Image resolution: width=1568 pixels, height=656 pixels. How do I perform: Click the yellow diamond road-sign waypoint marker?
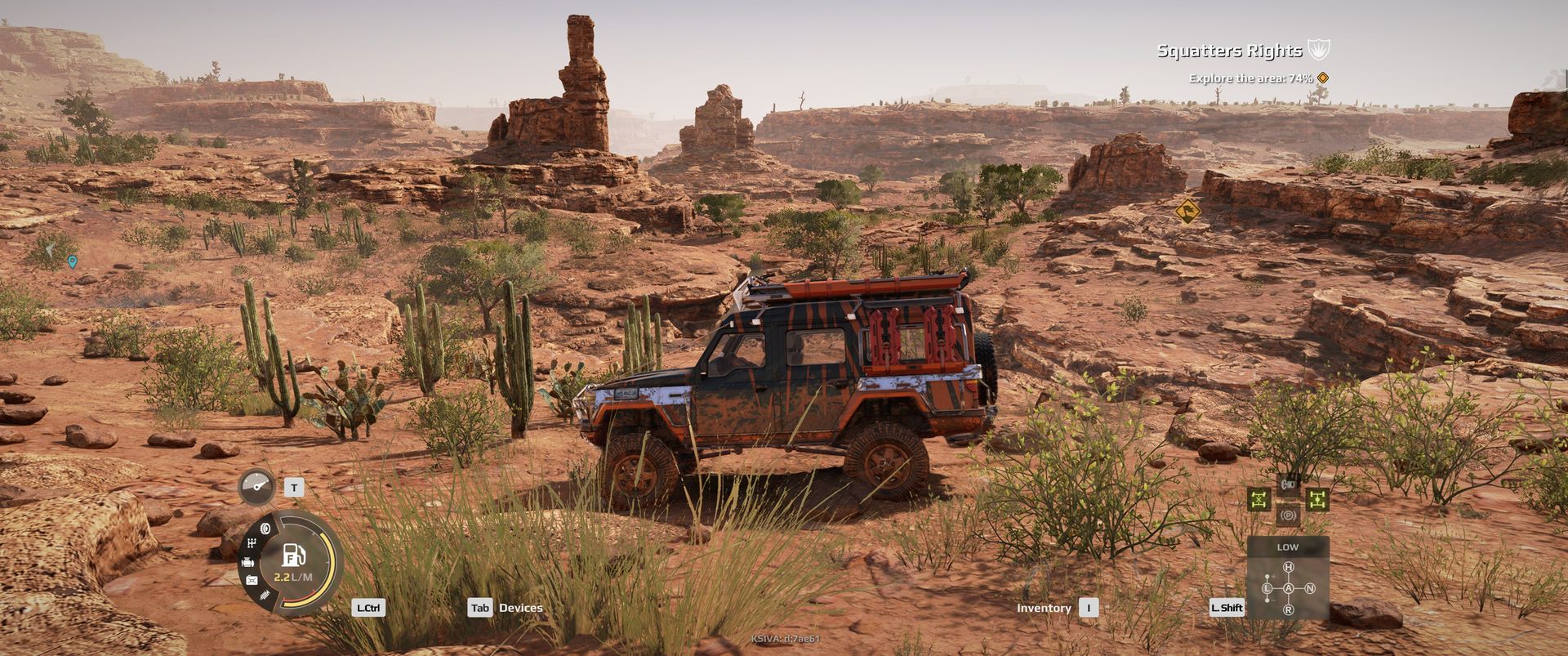1187,211
